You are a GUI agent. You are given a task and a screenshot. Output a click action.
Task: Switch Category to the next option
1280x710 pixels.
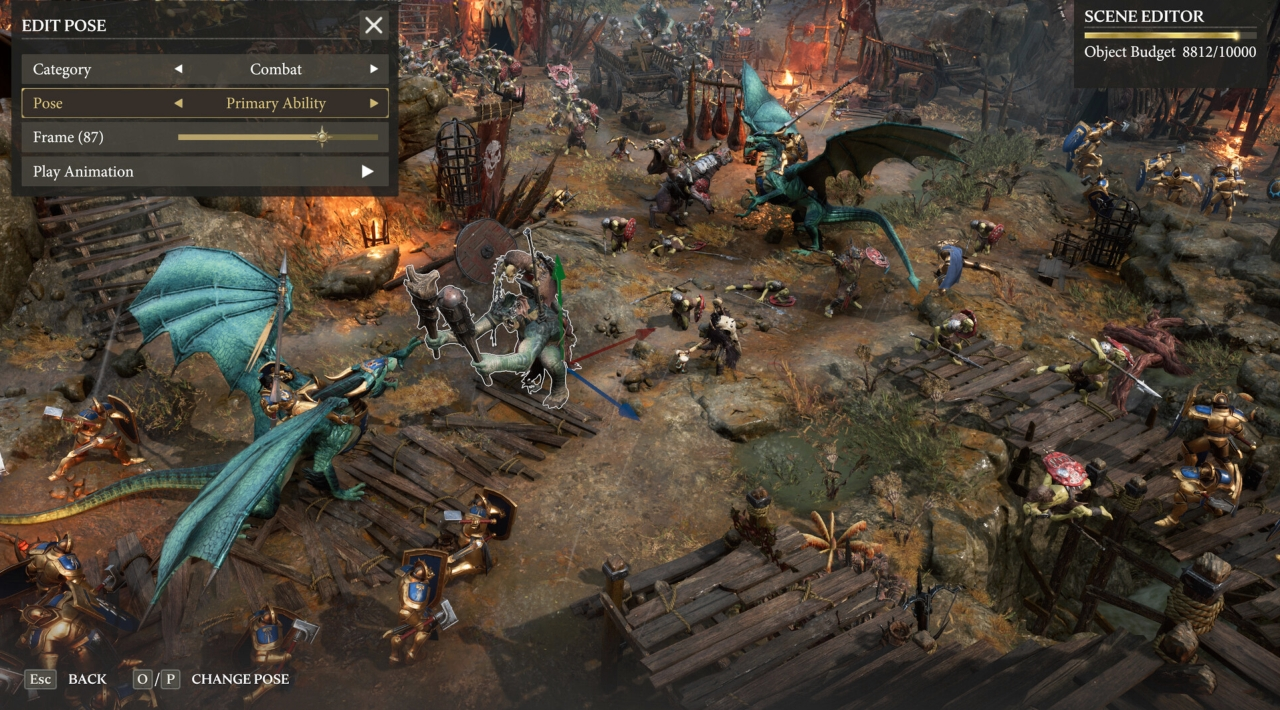[374, 69]
